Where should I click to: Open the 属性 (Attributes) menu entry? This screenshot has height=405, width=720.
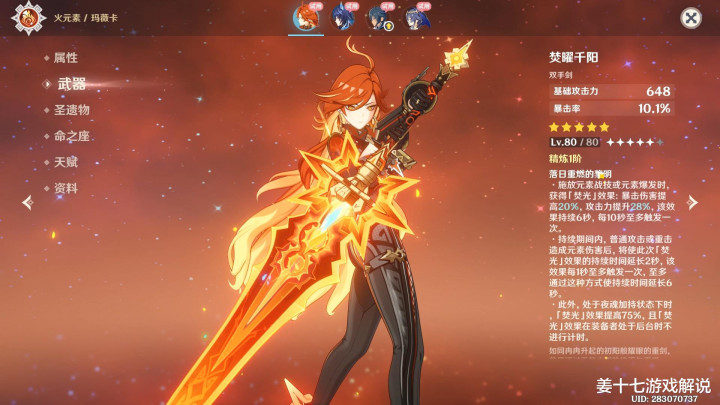coord(64,58)
